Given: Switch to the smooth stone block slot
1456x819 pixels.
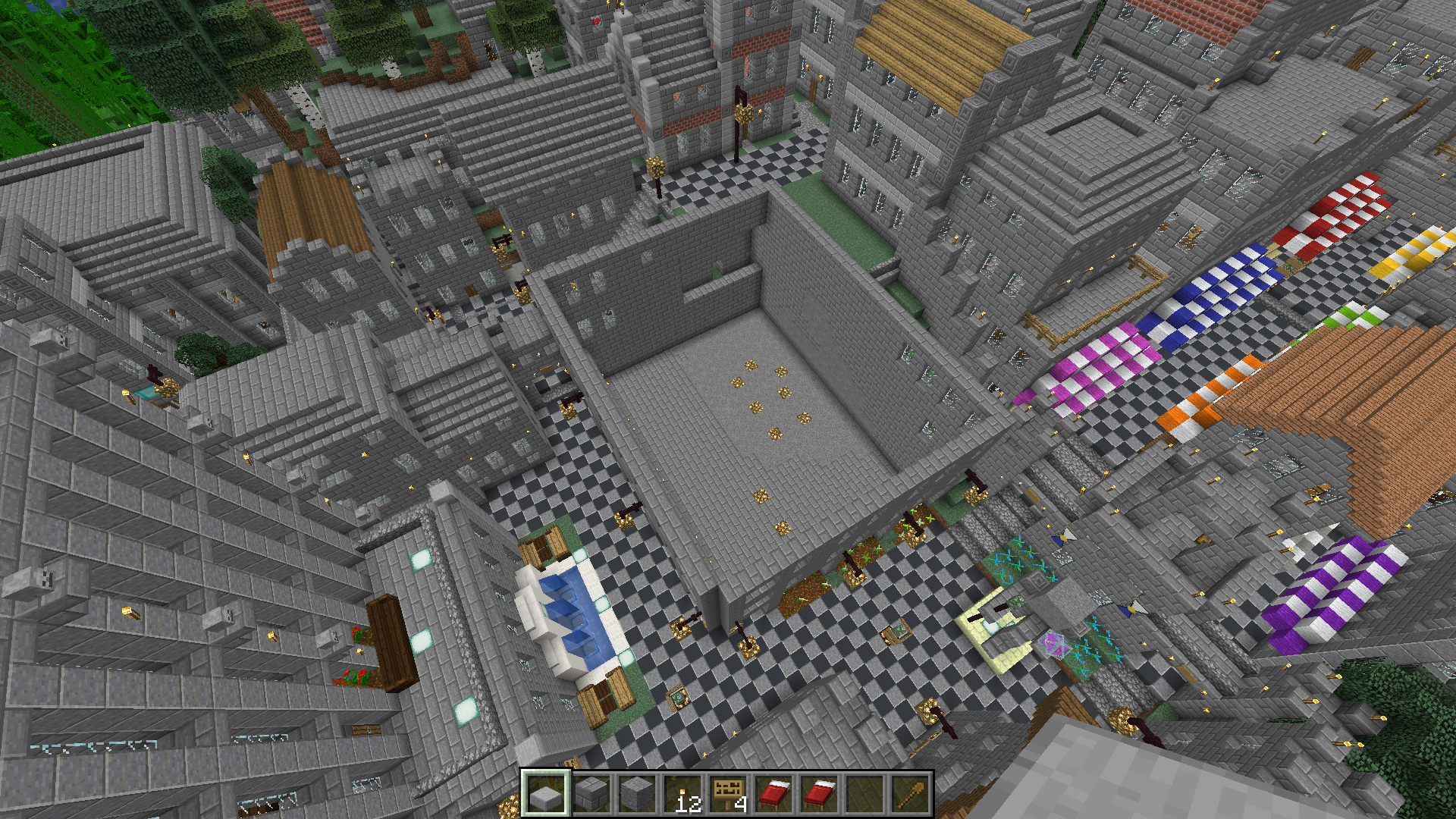Looking at the screenshot, I should [636, 794].
